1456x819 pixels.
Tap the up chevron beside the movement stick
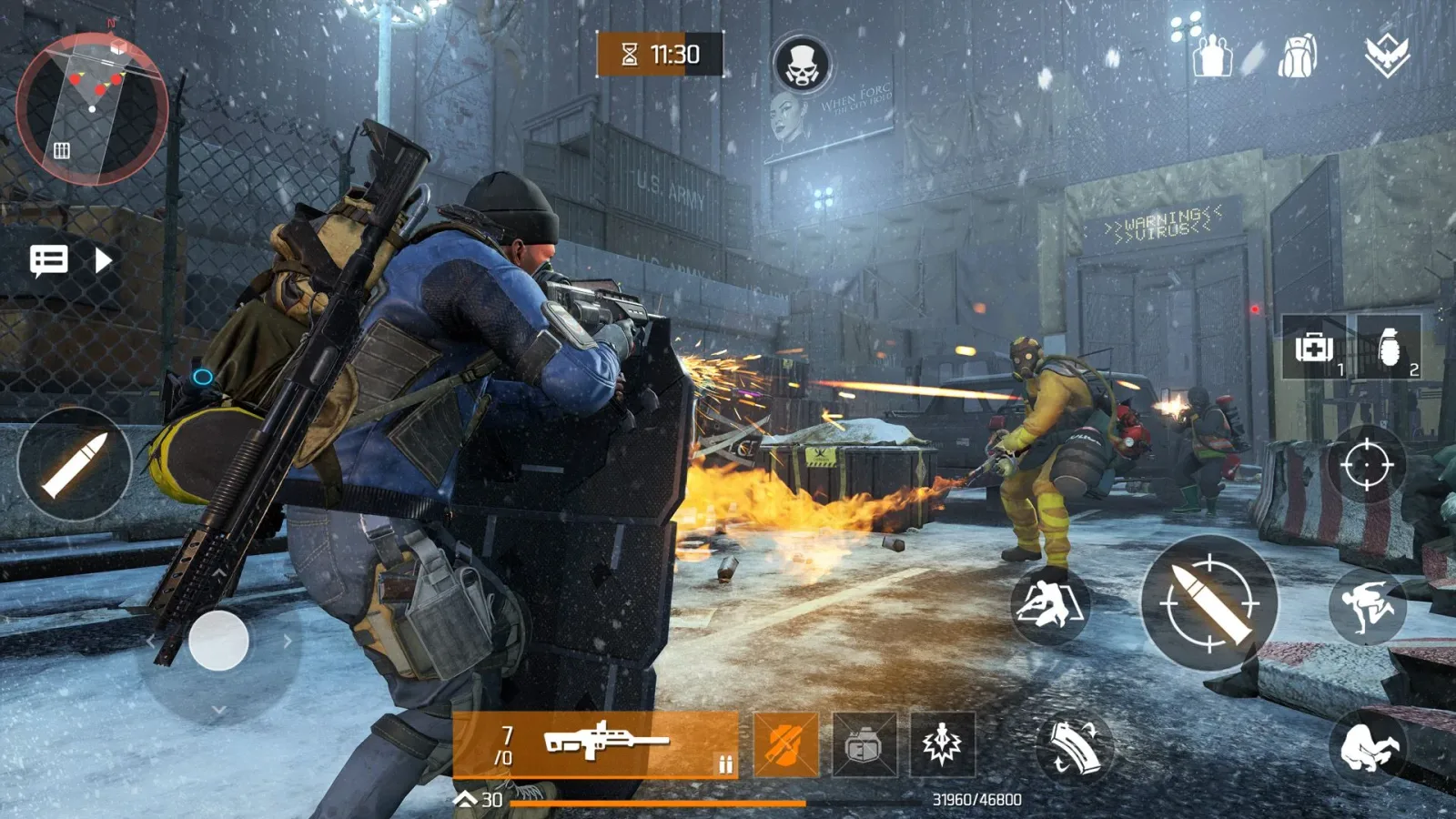click(x=217, y=574)
